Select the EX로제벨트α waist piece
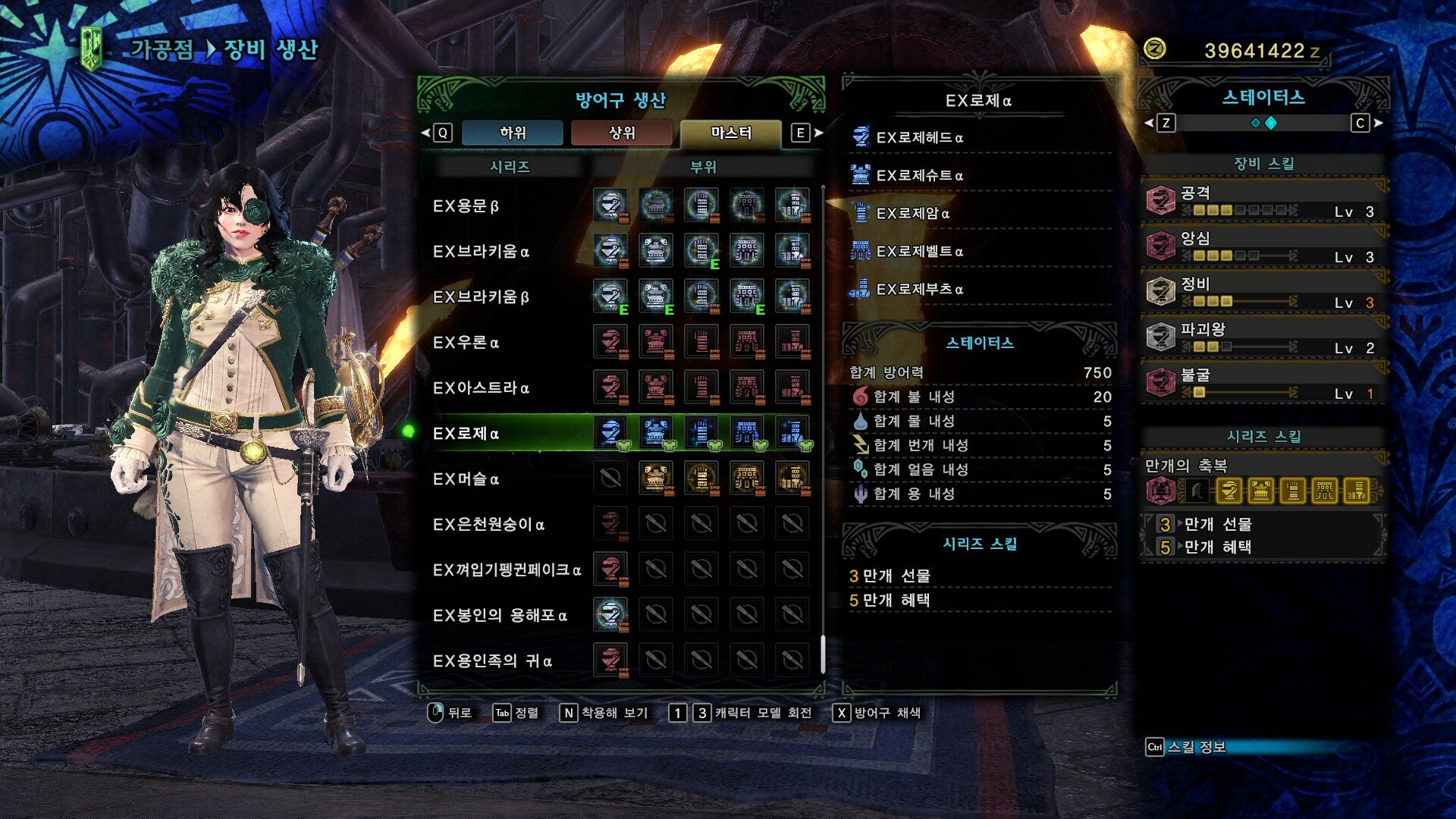The image size is (1456, 819). (919, 252)
